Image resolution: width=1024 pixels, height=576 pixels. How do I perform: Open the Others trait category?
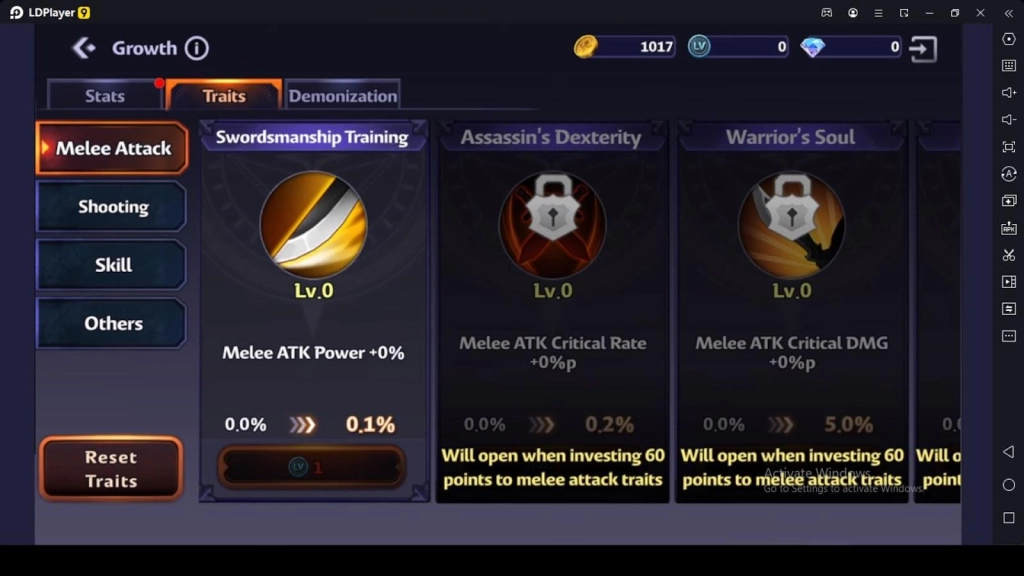112,323
